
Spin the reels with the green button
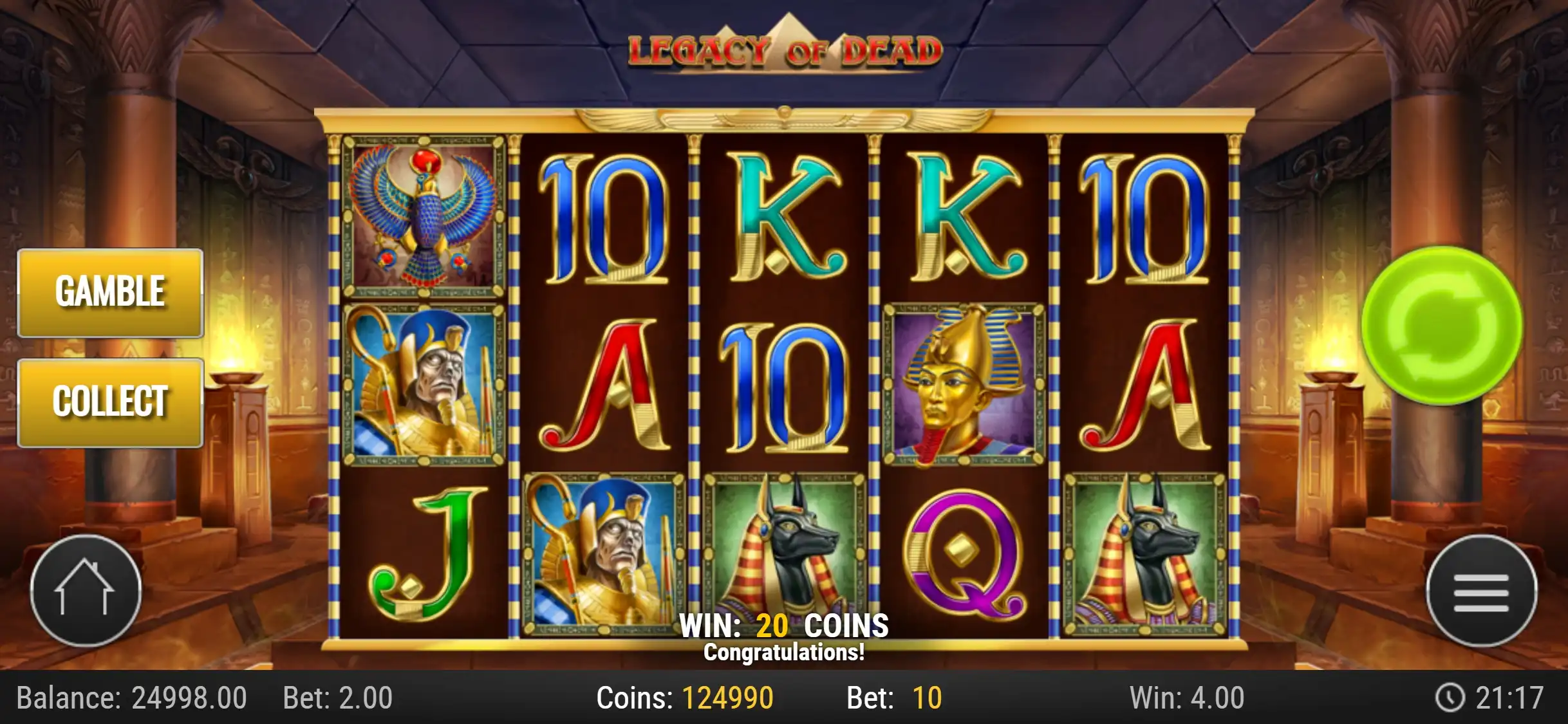tap(1442, 326)
